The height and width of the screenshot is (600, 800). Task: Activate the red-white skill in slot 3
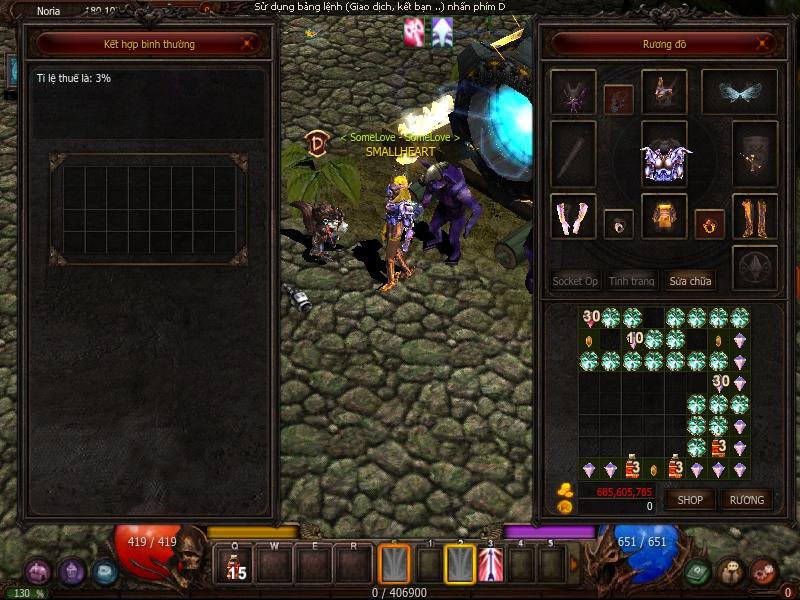coord(490,566)
